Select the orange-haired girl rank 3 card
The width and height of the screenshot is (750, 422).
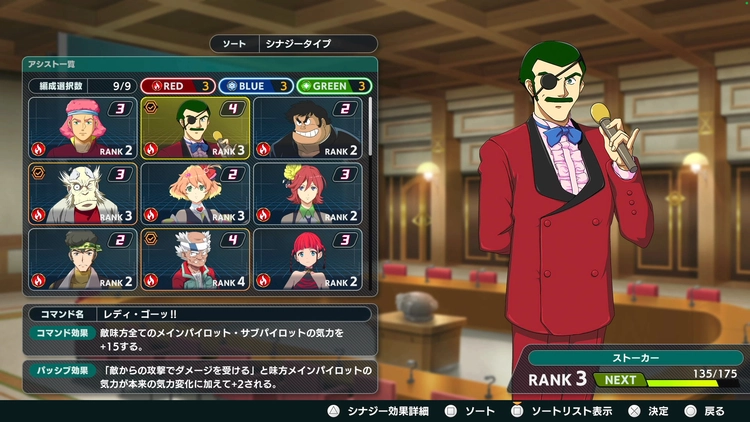coord(195,194)
